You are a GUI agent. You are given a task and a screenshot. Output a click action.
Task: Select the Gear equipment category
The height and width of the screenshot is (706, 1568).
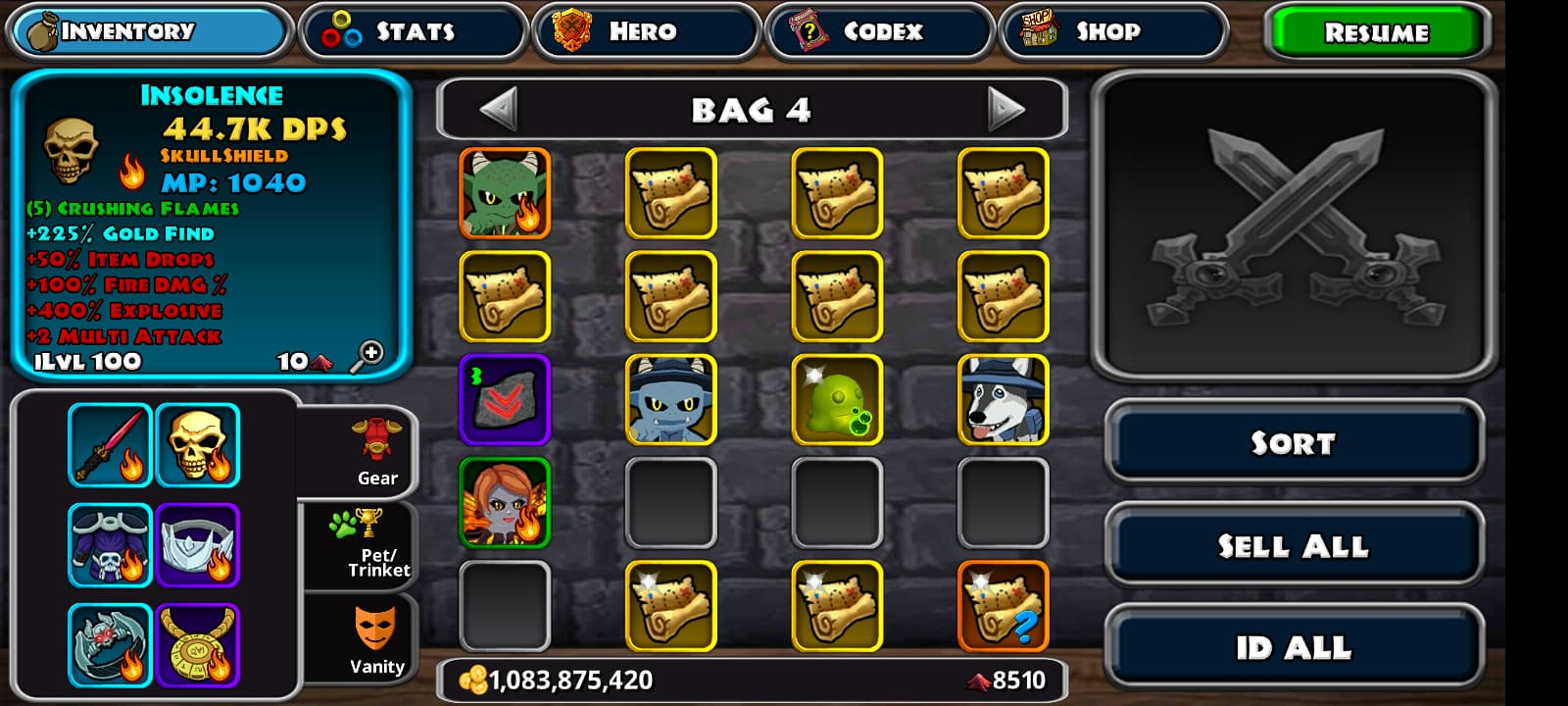point(375,453)
